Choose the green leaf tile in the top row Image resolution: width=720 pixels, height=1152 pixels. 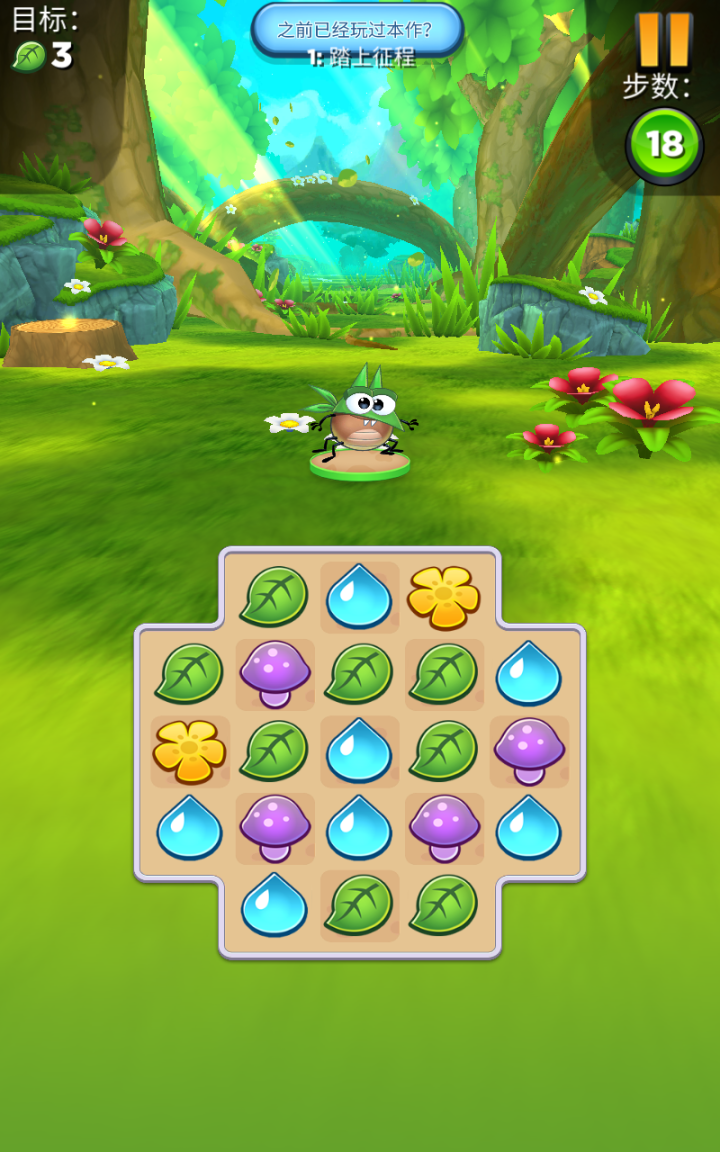click(x=274, y=597)
